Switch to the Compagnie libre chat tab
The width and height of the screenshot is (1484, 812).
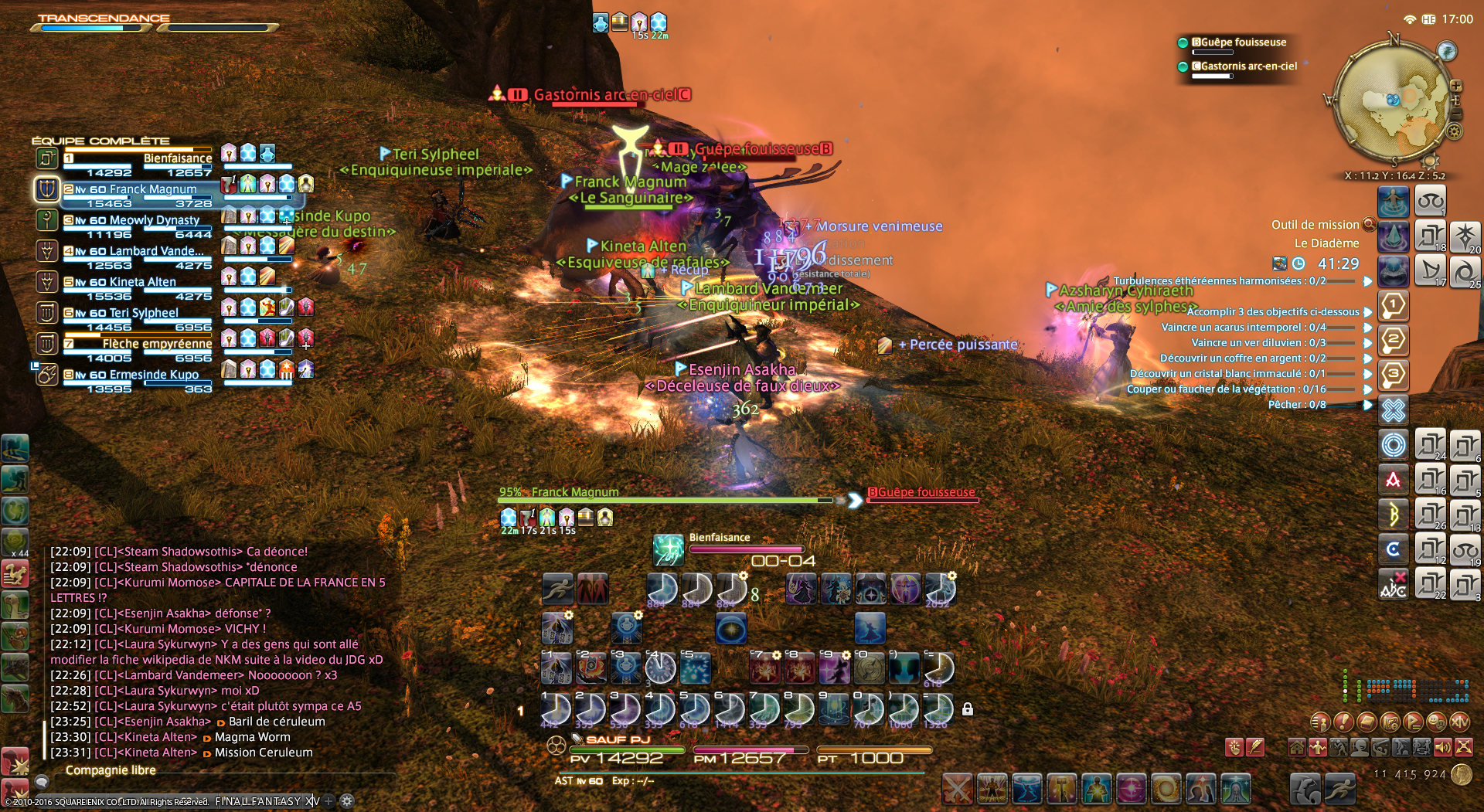coord(111,770)
